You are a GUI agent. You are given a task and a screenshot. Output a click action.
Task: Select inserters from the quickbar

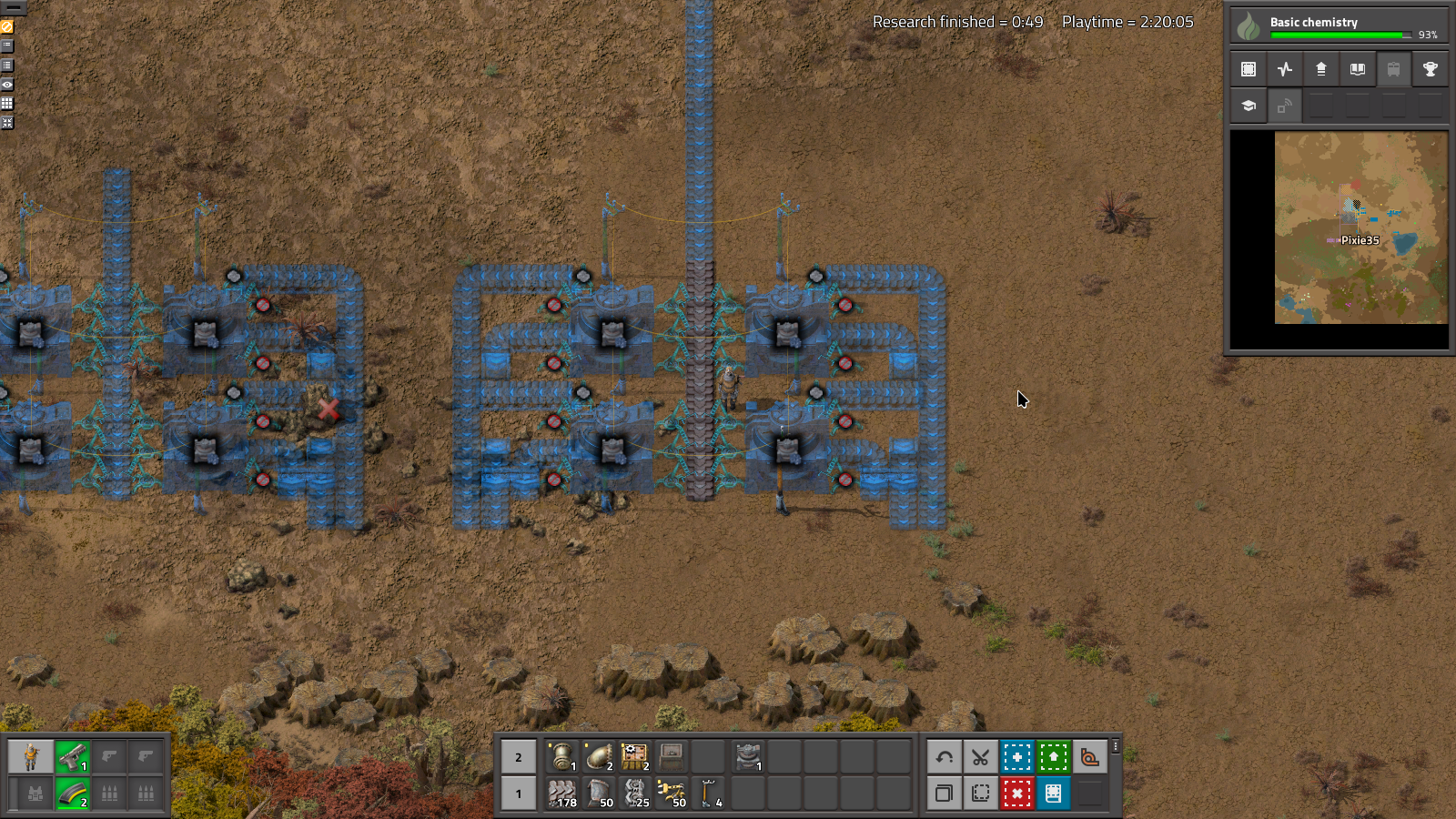[x=675, y=794]
